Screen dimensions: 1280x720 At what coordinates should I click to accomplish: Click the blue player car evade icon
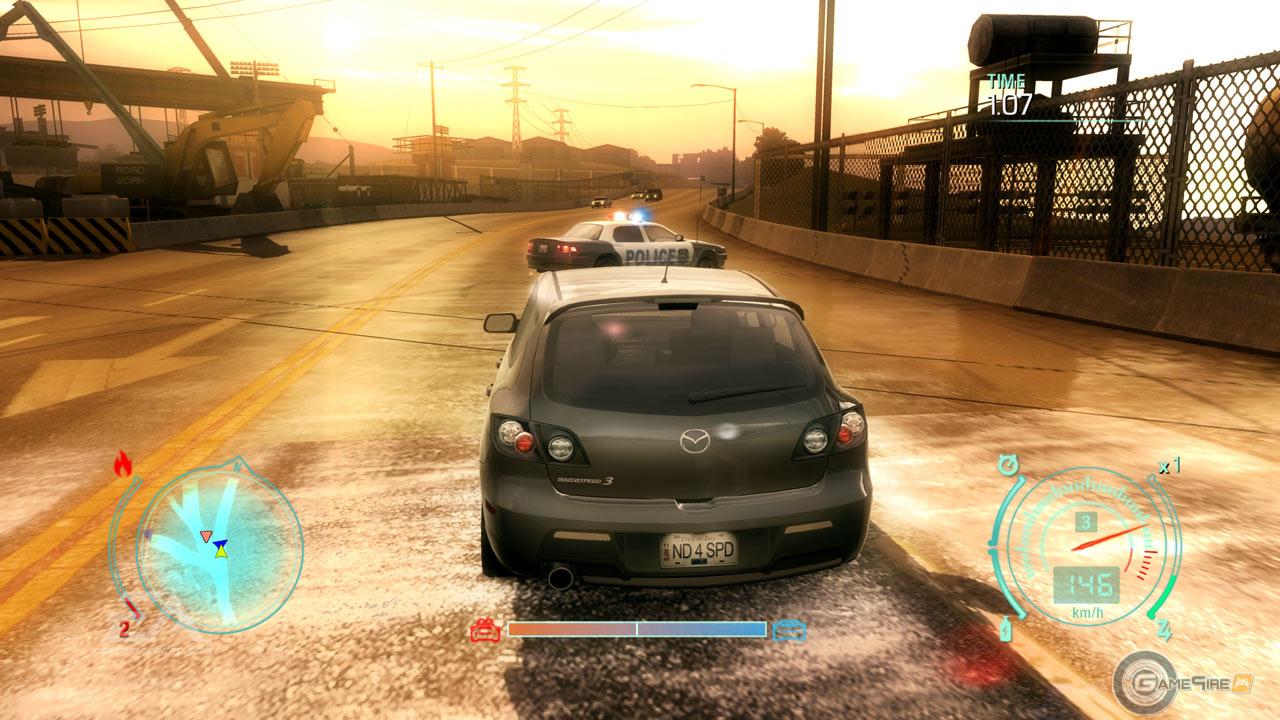click(790, 630)
